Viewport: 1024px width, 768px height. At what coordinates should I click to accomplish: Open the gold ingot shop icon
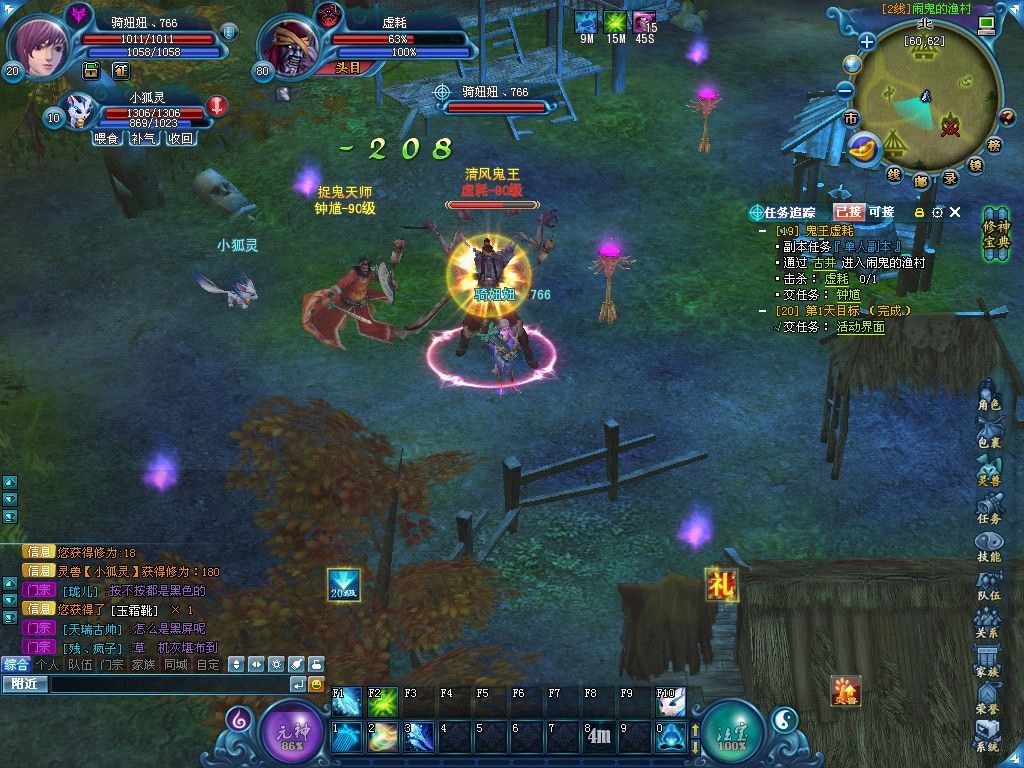(864, 148)
